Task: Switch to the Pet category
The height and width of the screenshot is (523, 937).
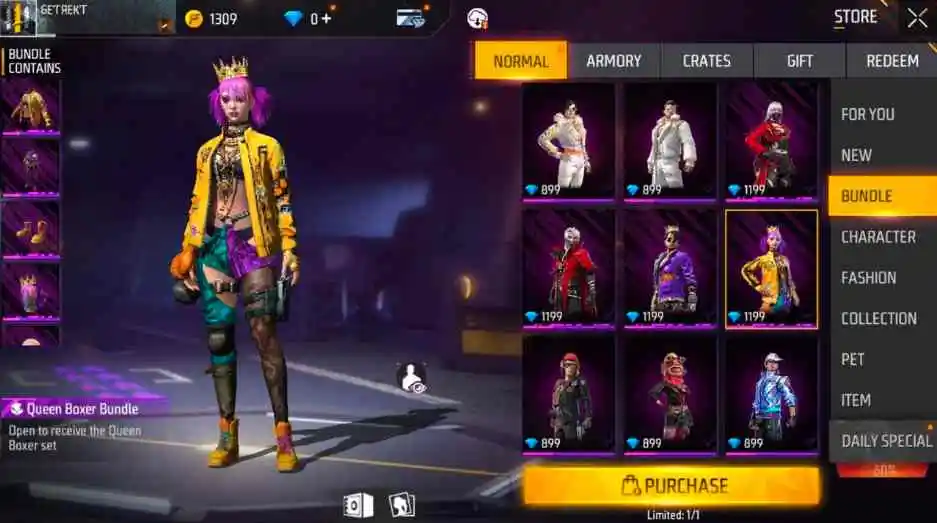Action: click(853, 359)
